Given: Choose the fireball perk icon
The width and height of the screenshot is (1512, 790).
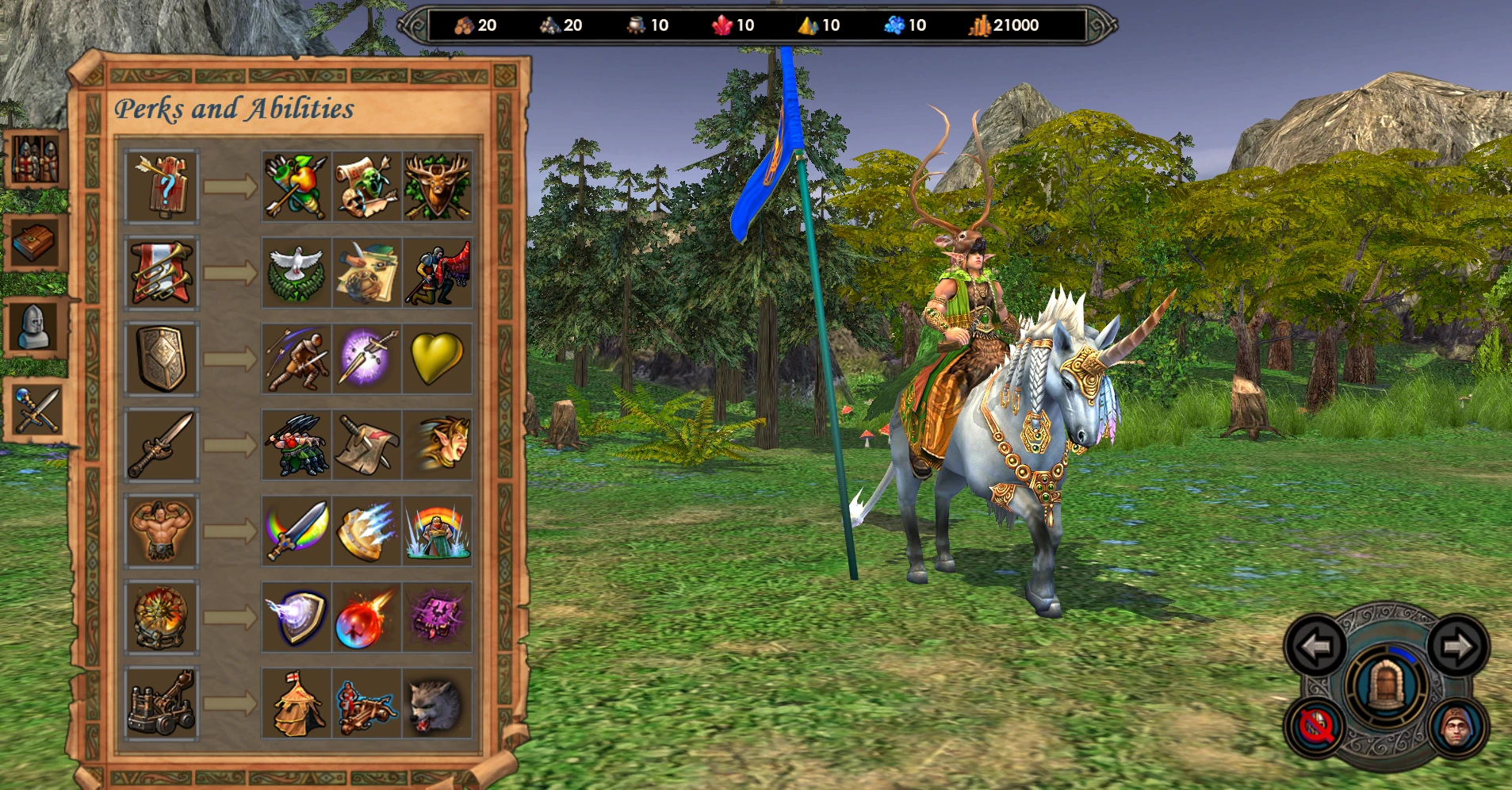Looking at the screenshot, I should coord(366,618).
